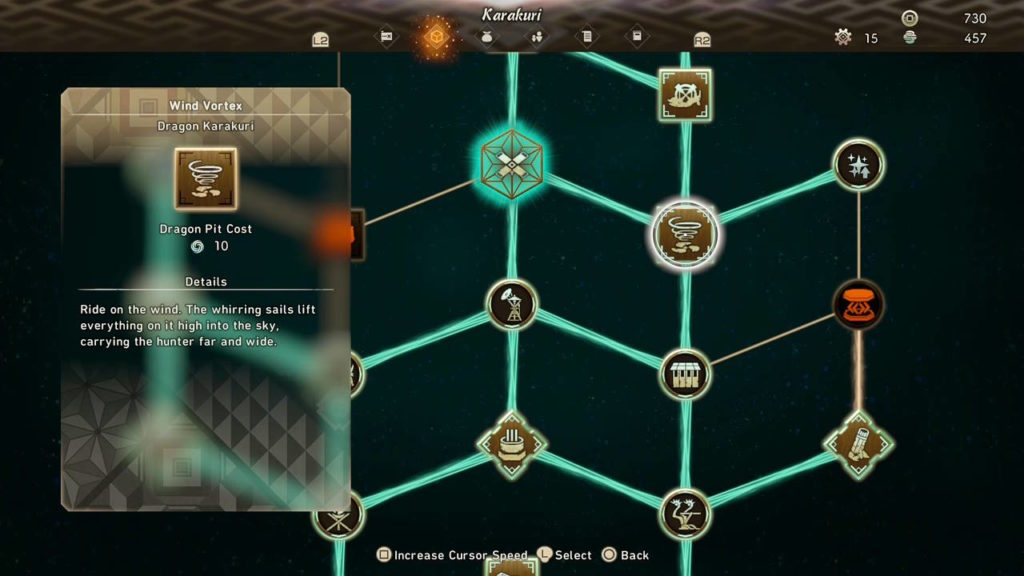The width and height of the screenshot is (1024, 576).
Task: Choose the windmill tower node
Action: point(512,304)
